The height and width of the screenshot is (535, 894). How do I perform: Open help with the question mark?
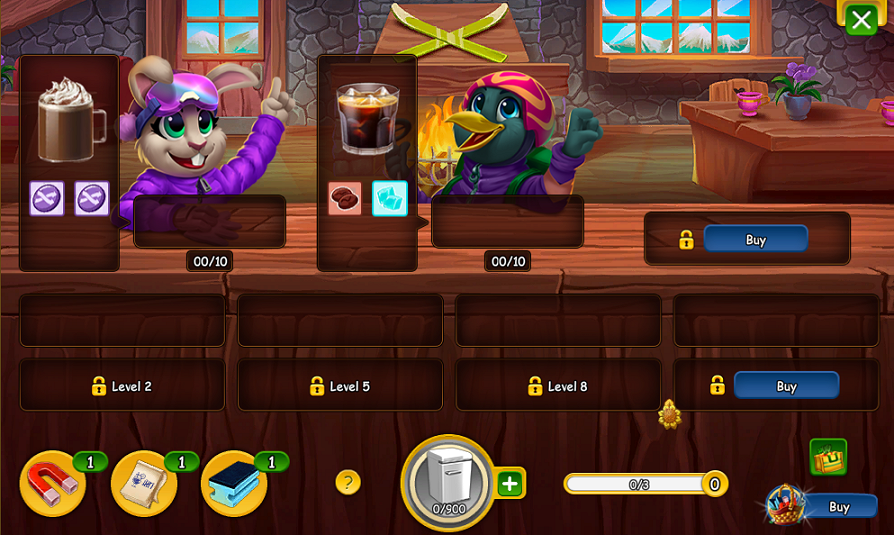click(347, 483)
